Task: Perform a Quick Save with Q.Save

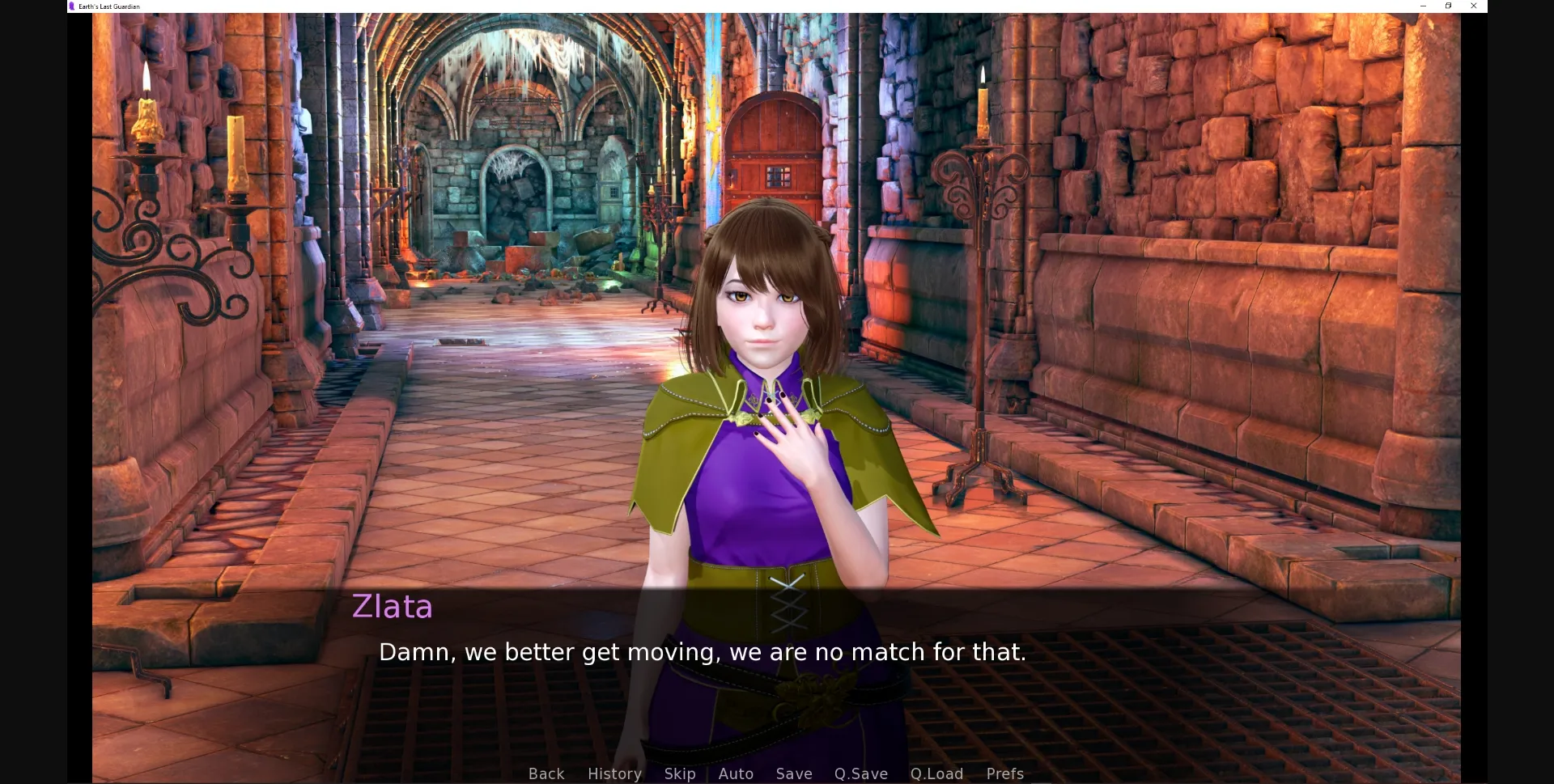Action: pyautogui.click(x=860, y=773)
